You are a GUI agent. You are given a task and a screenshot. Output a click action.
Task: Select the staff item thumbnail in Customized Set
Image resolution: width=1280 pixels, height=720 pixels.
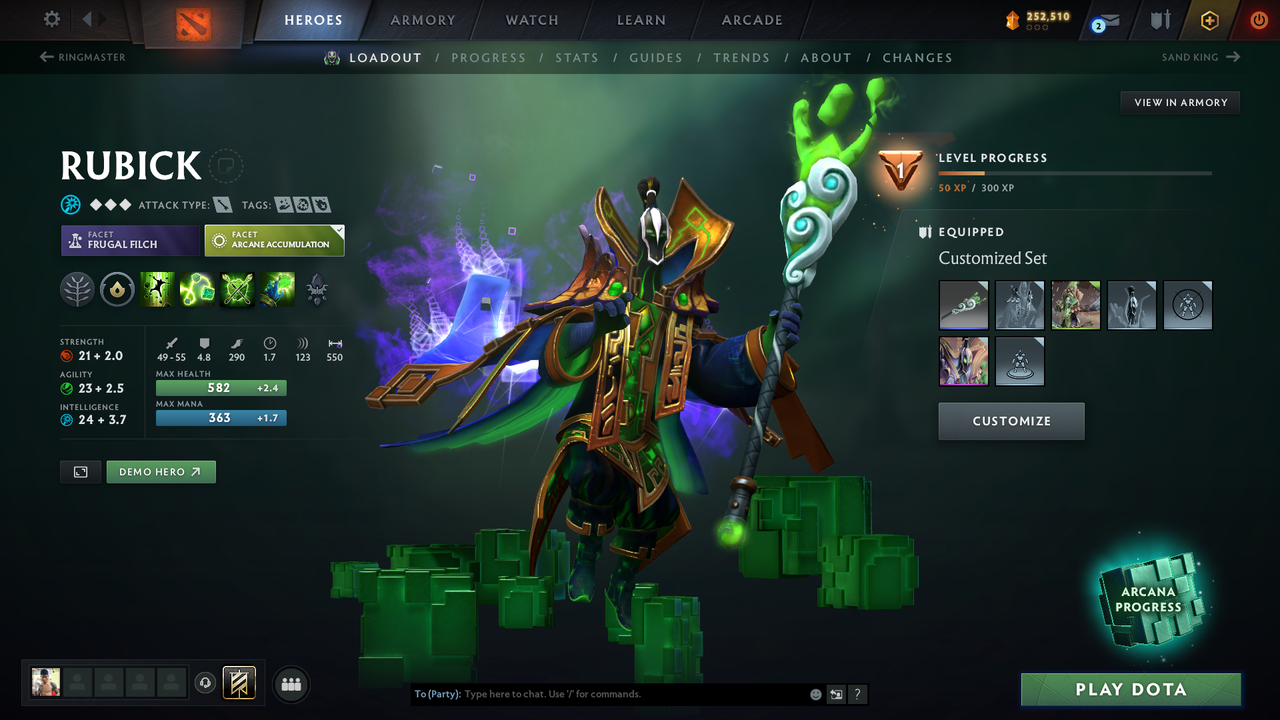pyautogui.click(x=964, y=305)
